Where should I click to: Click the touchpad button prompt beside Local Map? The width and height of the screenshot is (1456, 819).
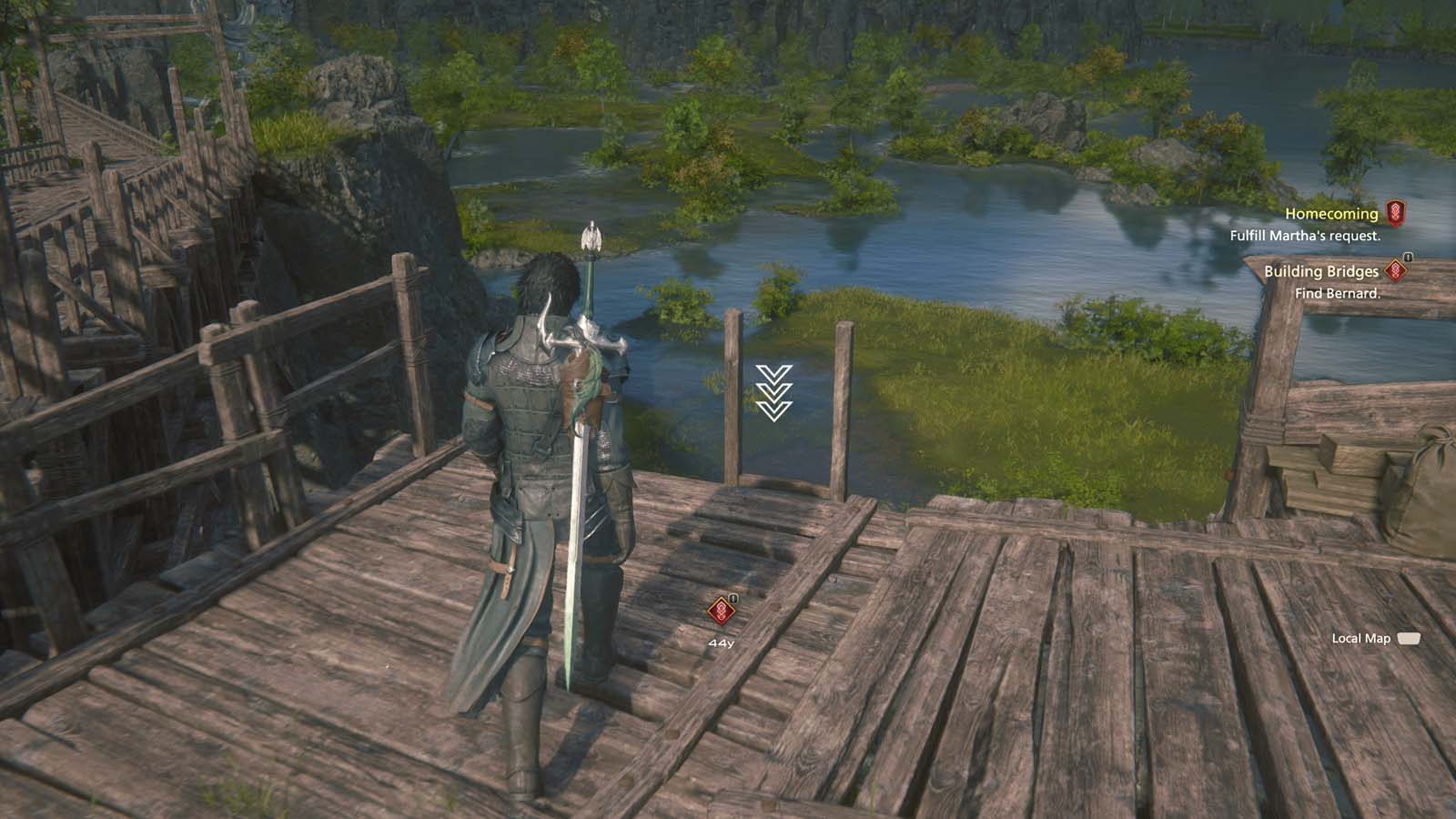click(1410, 640)
